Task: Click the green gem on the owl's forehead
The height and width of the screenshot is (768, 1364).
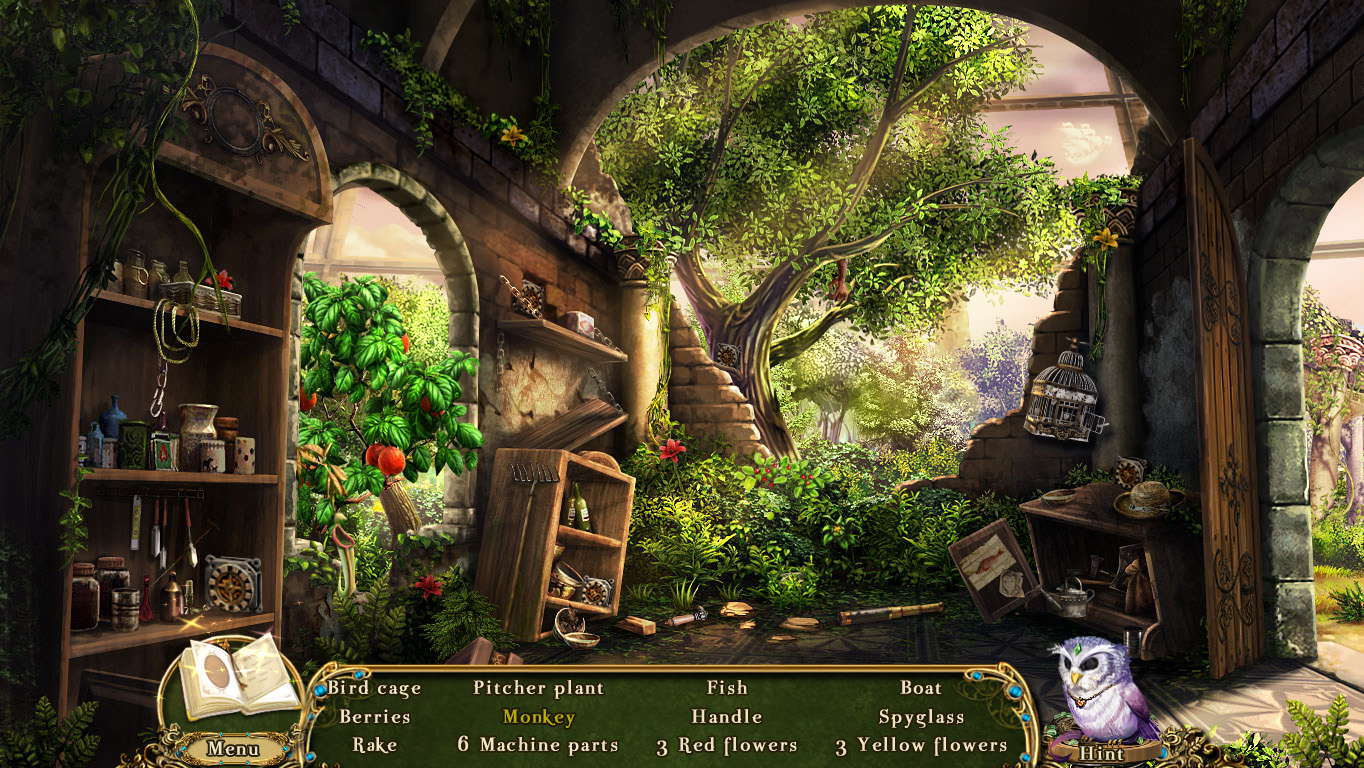Action: pos(1078,651)
